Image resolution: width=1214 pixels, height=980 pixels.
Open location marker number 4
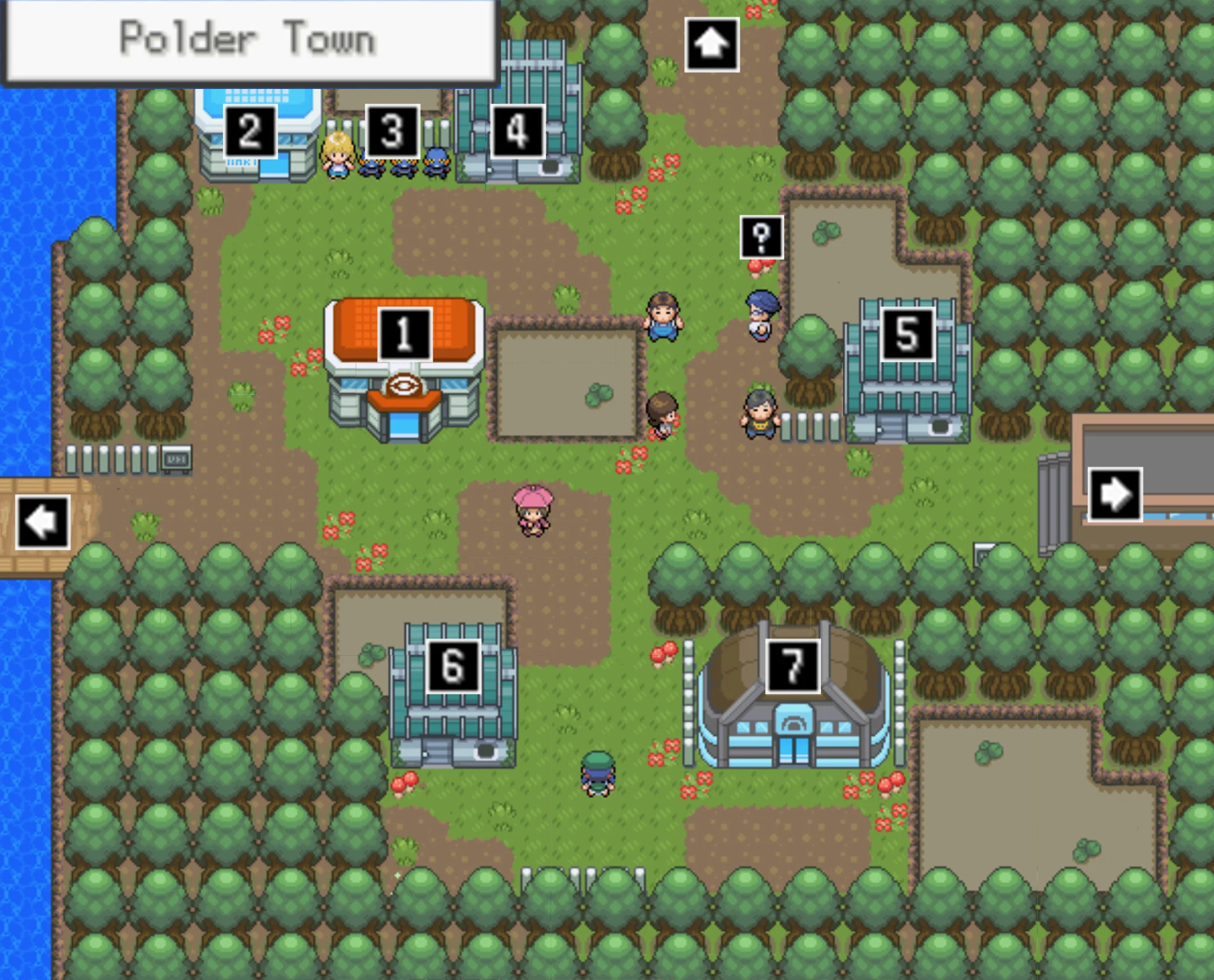517,132
